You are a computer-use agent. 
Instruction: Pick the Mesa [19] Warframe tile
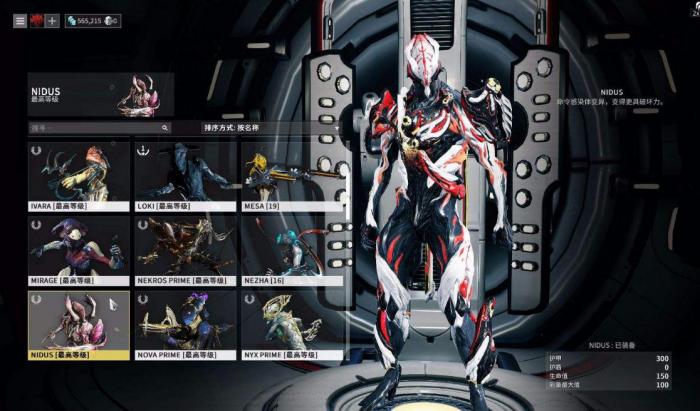(x=292, y=176)
